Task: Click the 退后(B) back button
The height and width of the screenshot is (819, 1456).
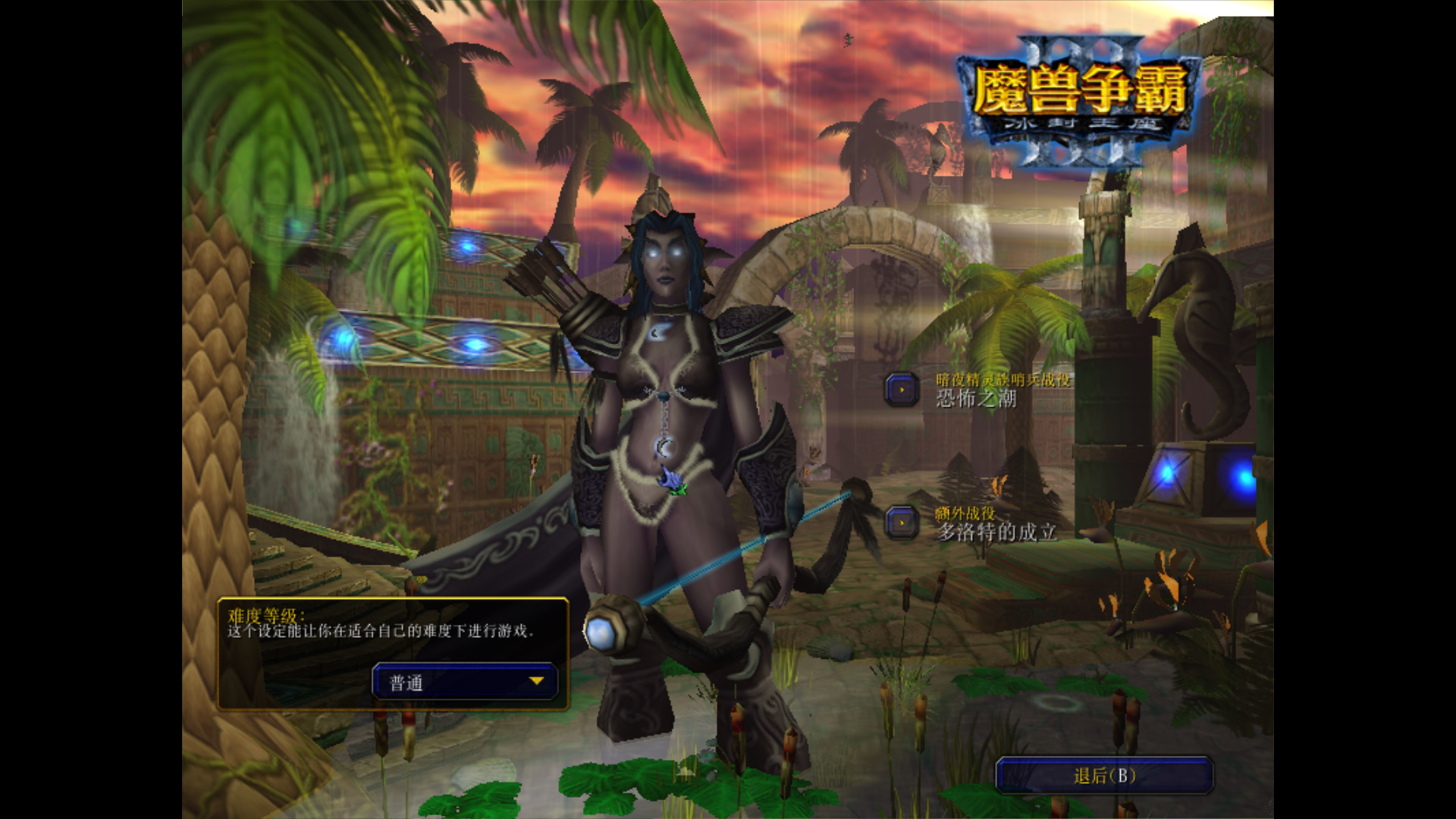Action: [1104, 776]
